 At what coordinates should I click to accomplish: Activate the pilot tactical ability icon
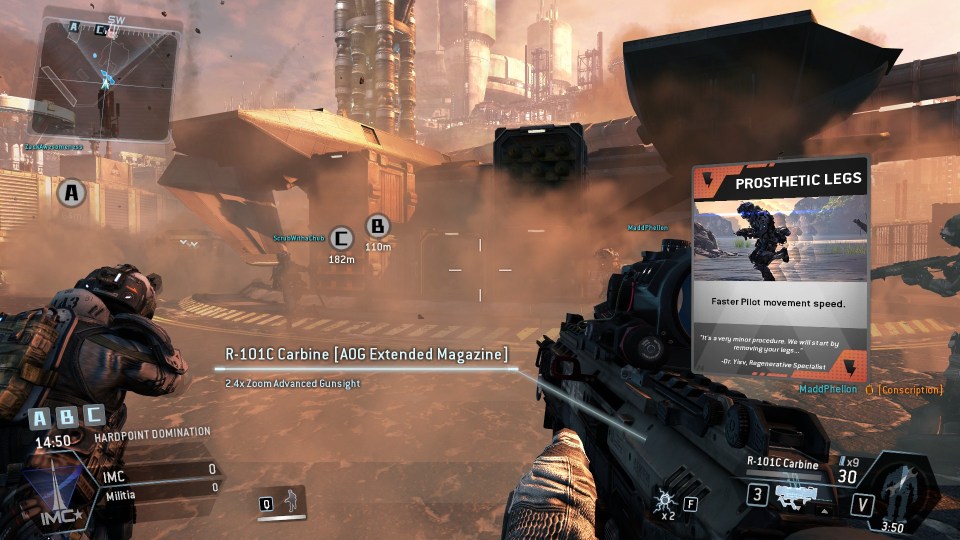pos(291,501)
